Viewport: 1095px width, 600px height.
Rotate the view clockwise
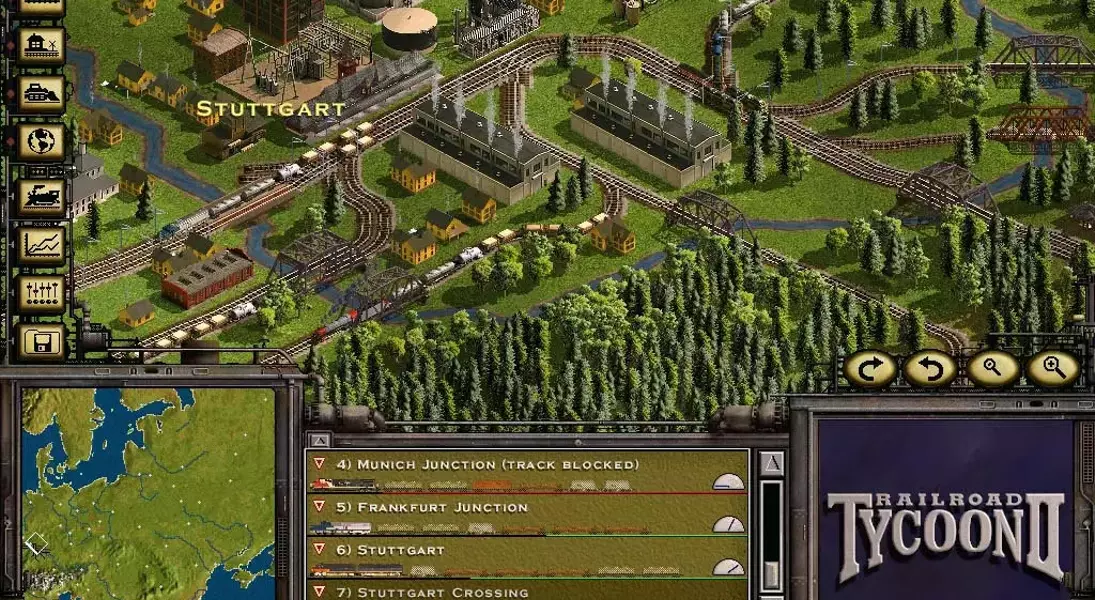(x=869, y=370)
